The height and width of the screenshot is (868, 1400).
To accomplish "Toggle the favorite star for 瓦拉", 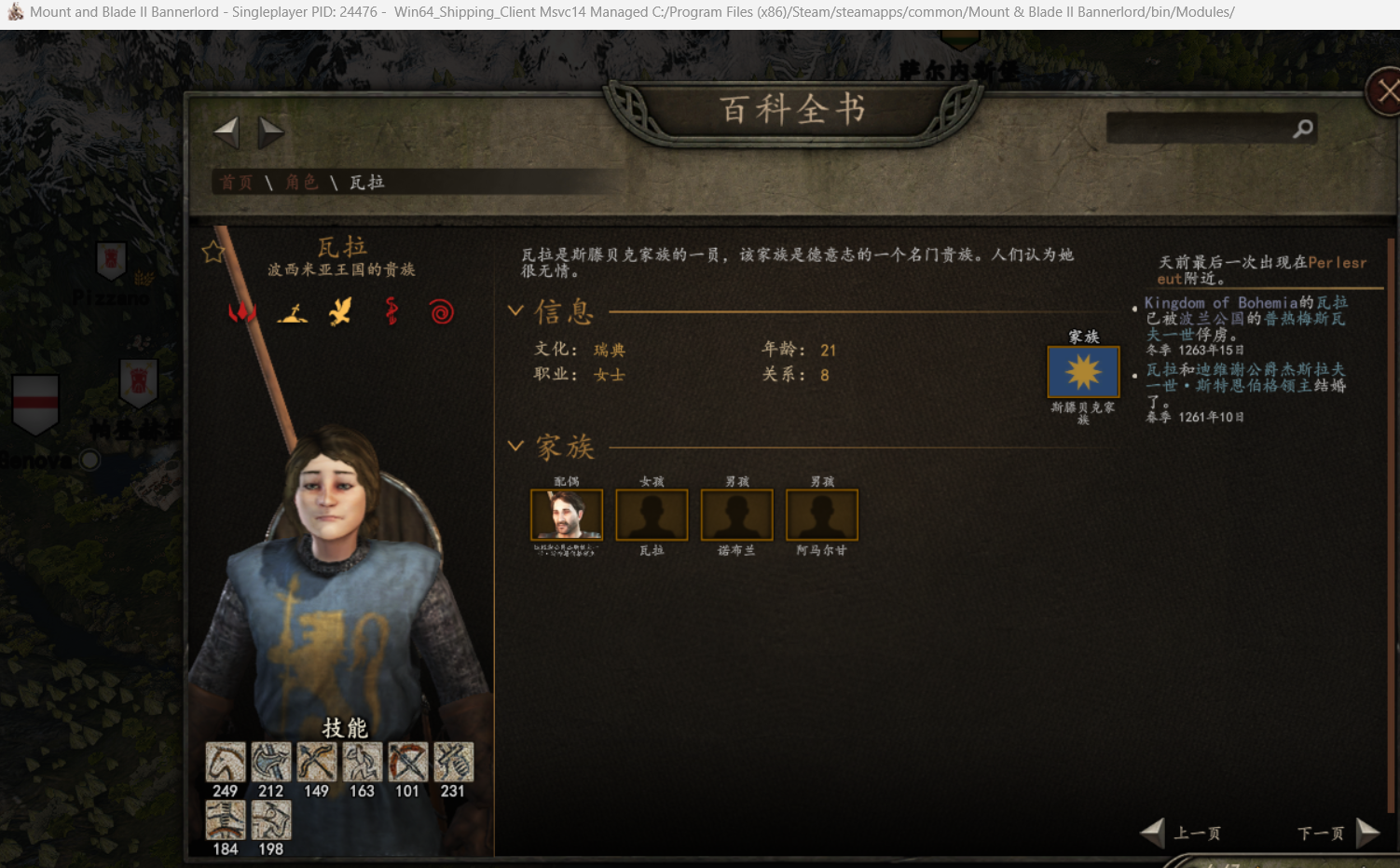I will click(x=213, y=252).
